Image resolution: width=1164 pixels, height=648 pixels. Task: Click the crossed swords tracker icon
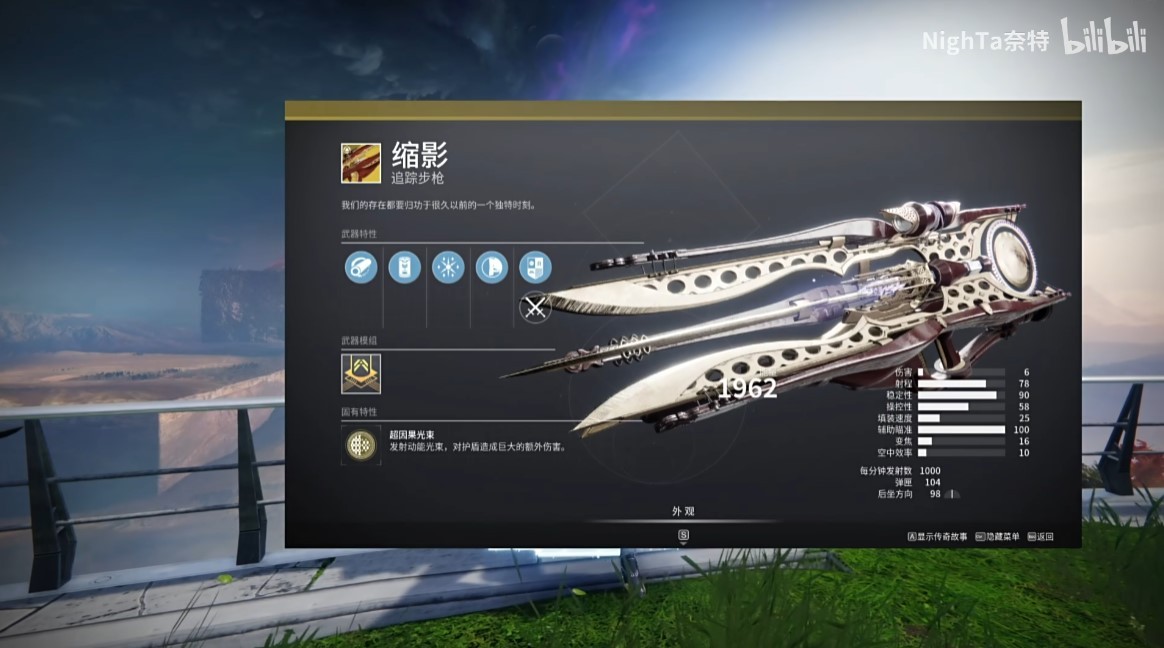[x=536, y=308]
